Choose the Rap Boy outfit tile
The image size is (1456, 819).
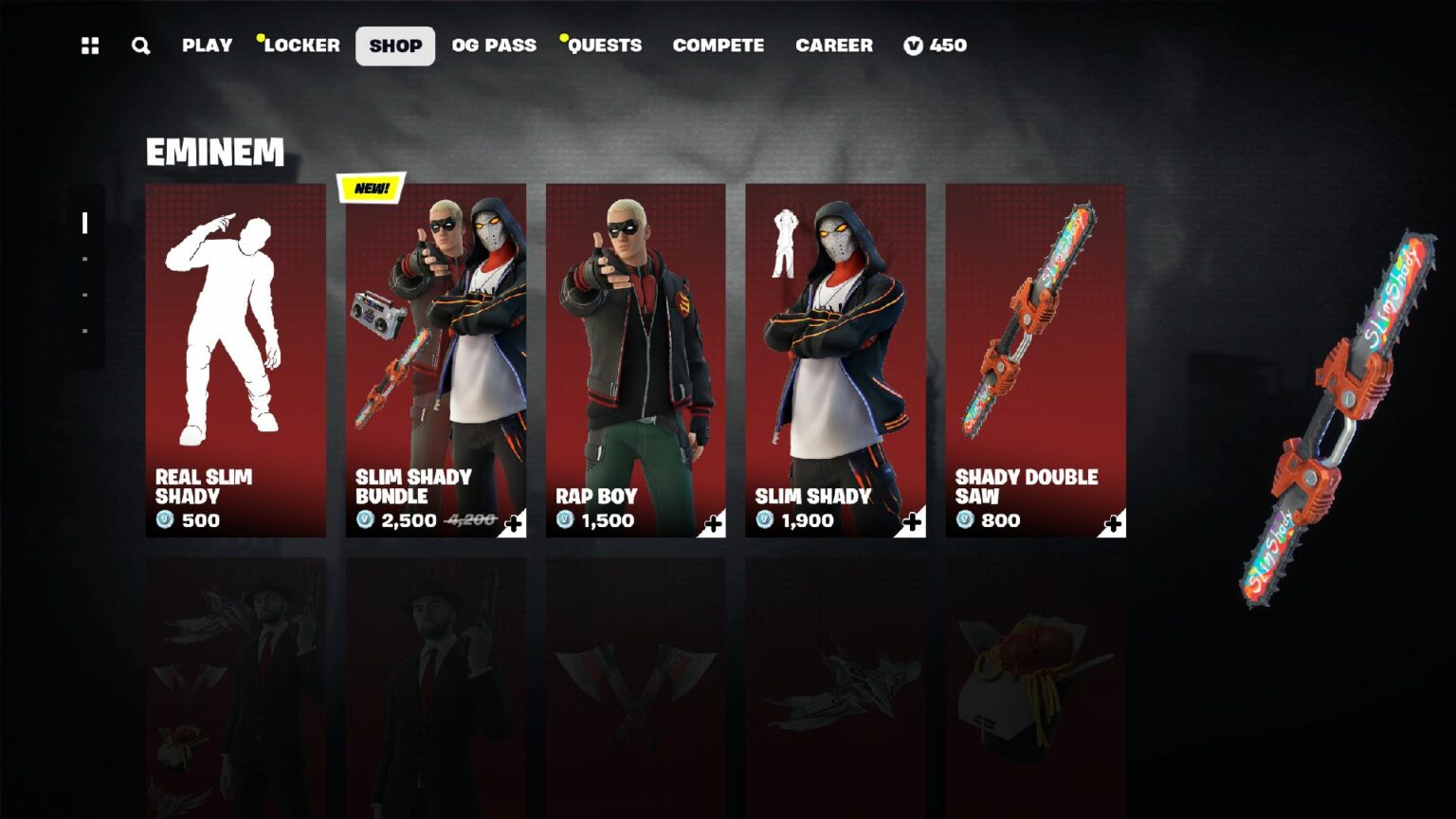click(x=635, y=360)
